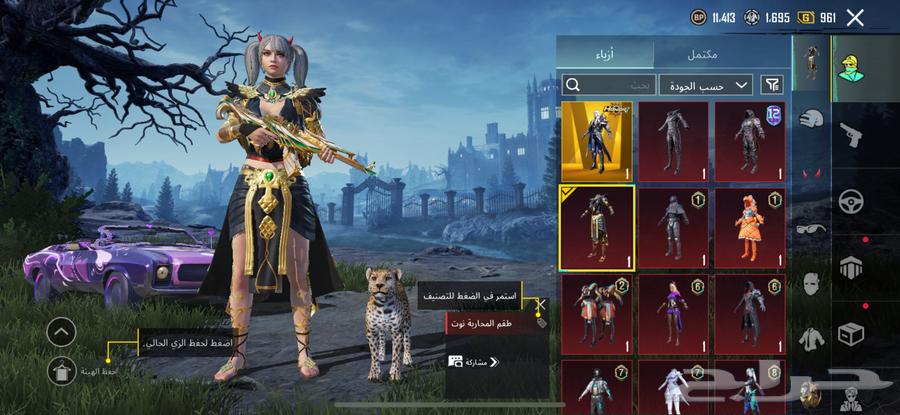Screen dimensions: 900x415
Task: Select the equipped gold and black outfit
Action: [597, 227]
